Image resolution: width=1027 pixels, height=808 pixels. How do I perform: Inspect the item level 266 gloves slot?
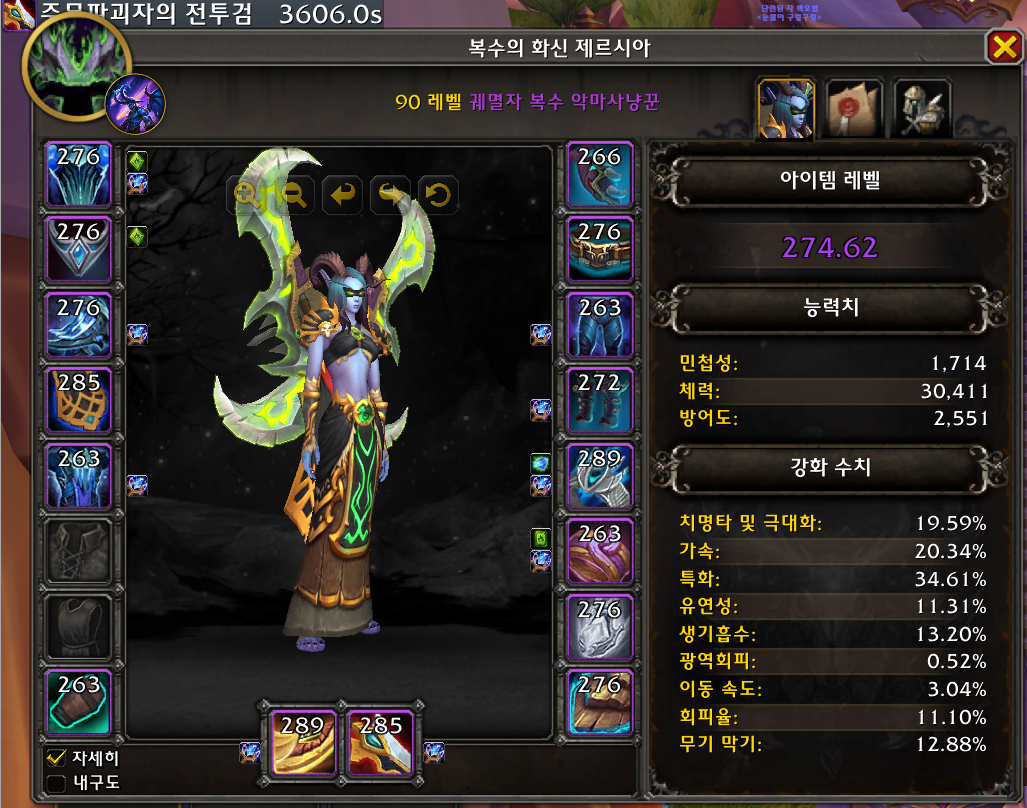[600, 174]
